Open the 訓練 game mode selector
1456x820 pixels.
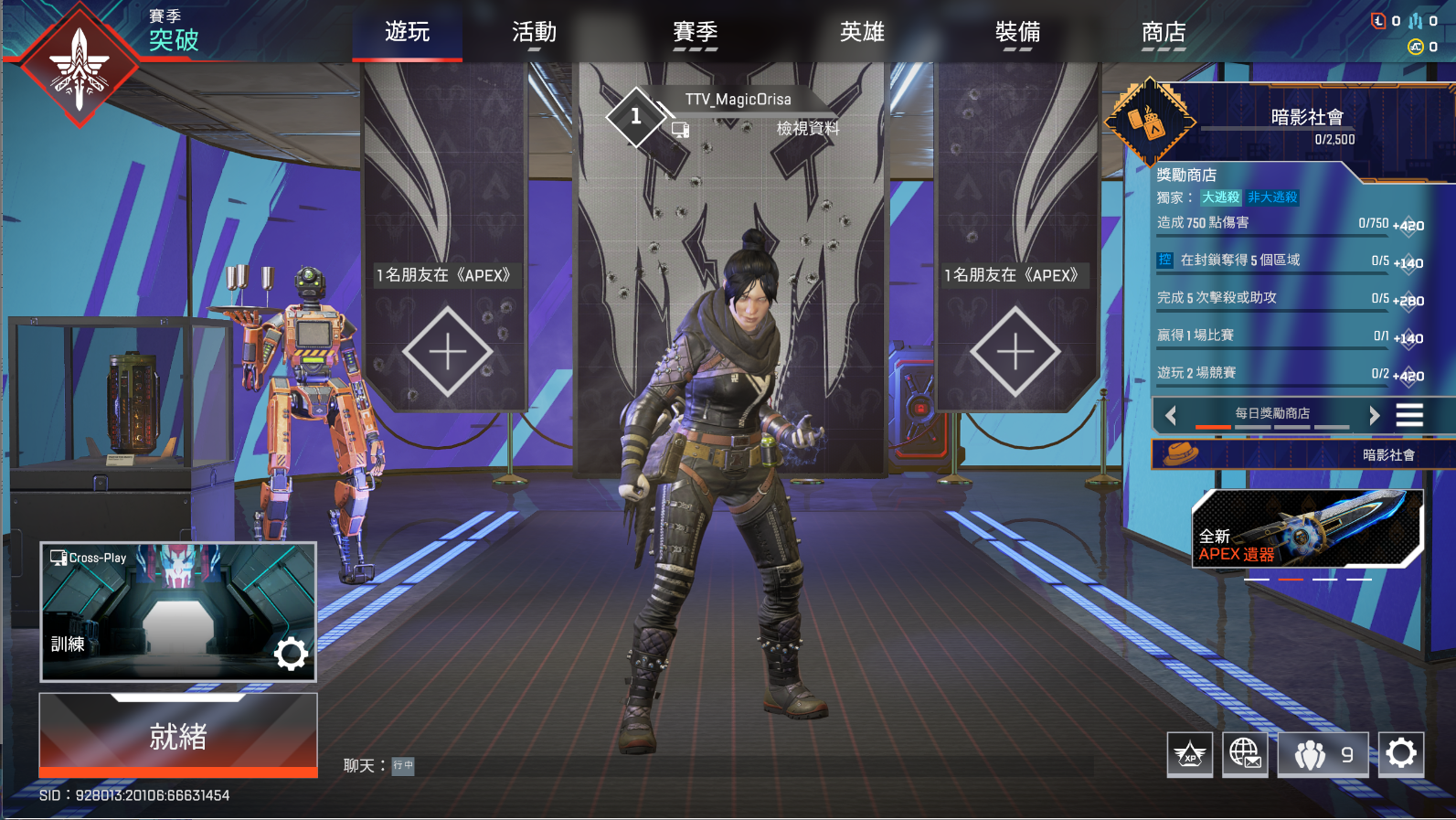tap(155, 608)
